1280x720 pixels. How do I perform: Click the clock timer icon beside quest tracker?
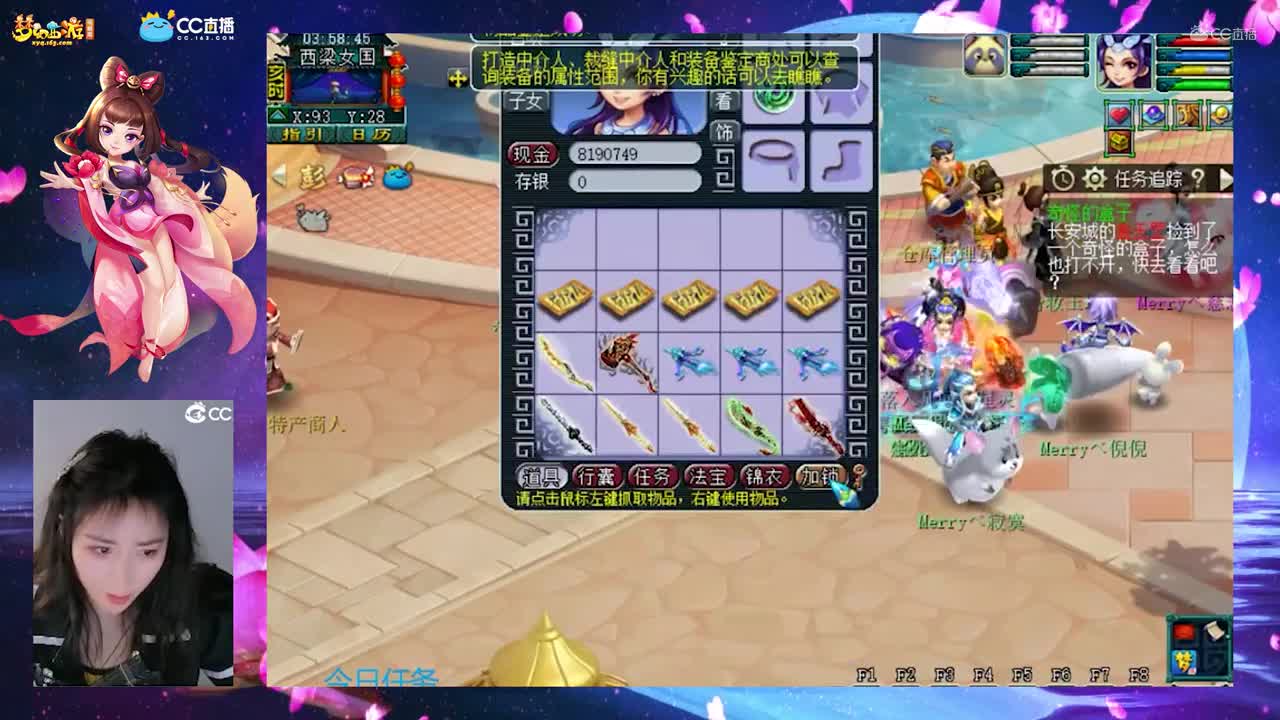click(x=1063, y=177)
